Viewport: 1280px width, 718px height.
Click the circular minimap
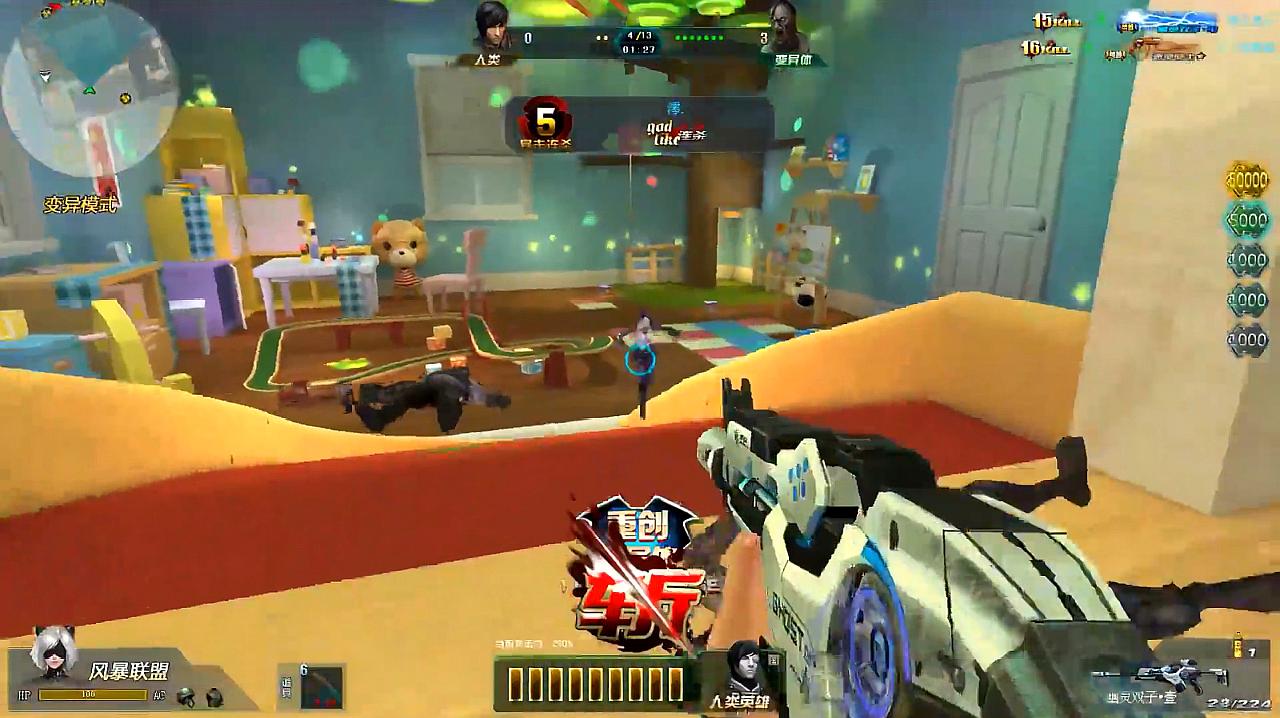pos(89,88)
